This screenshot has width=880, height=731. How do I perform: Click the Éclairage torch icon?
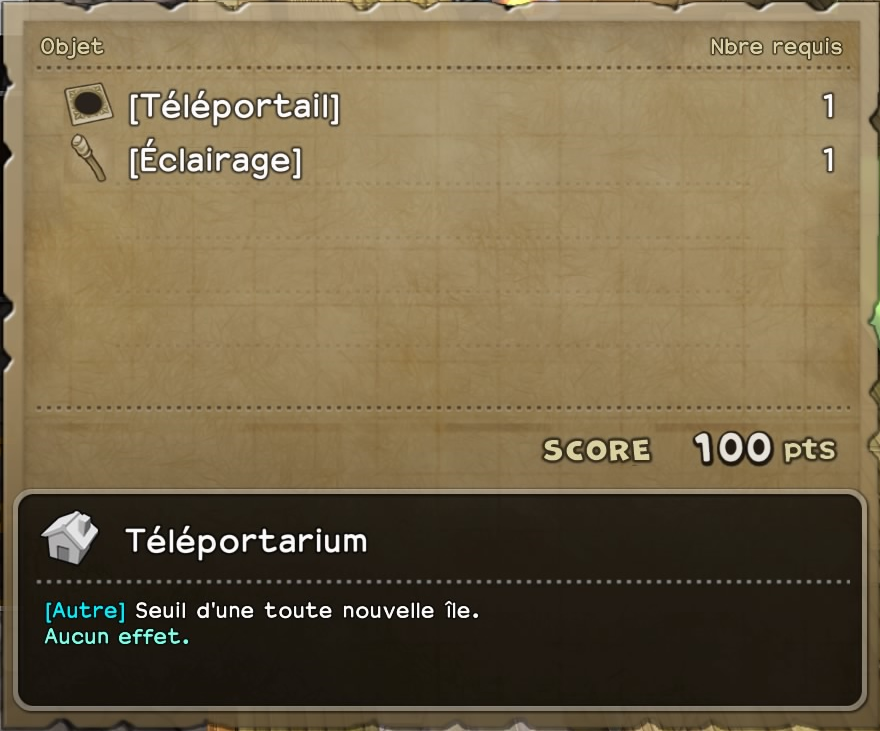pos(88,159)
